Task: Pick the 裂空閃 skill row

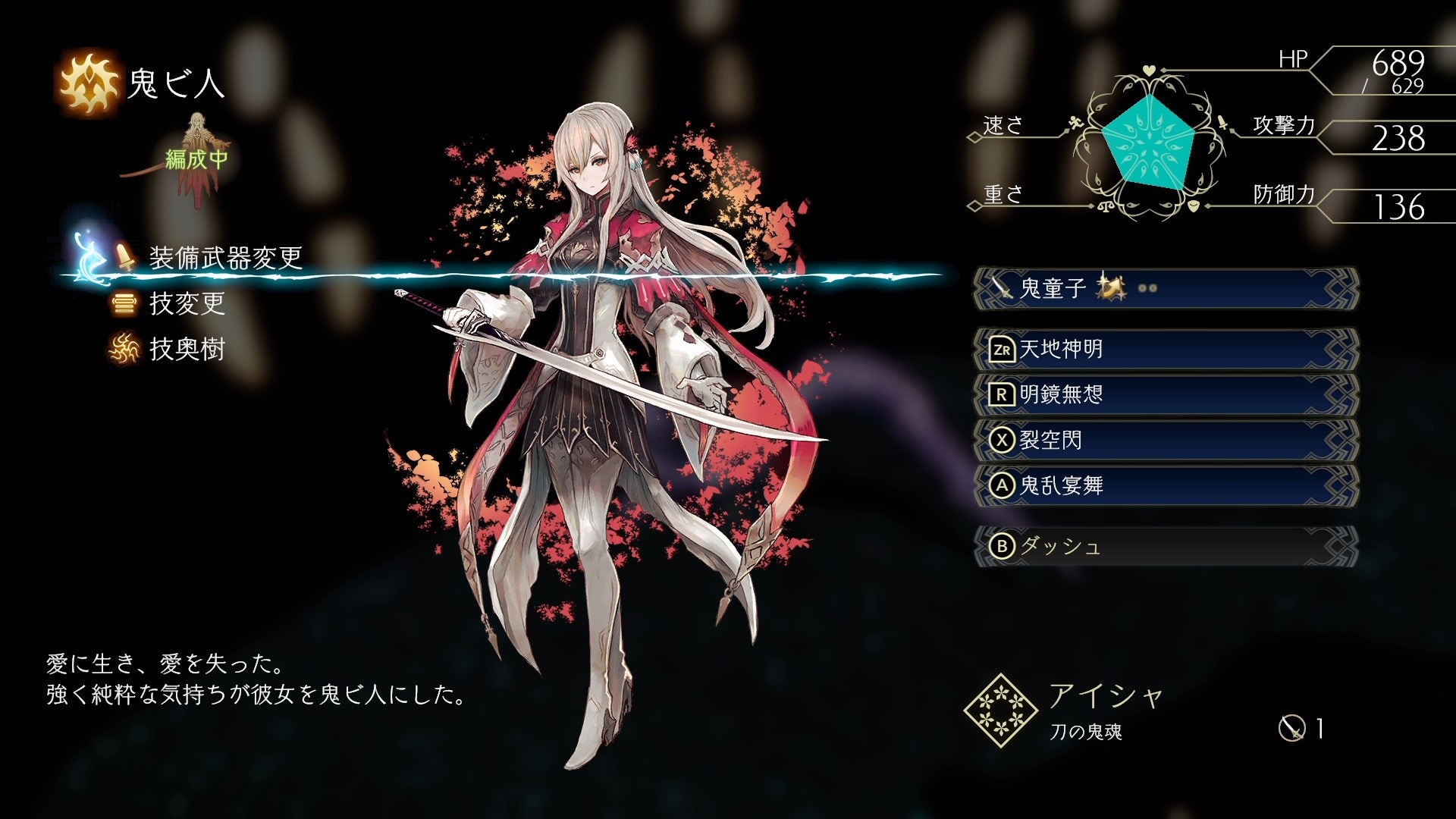Action: 1165,440
